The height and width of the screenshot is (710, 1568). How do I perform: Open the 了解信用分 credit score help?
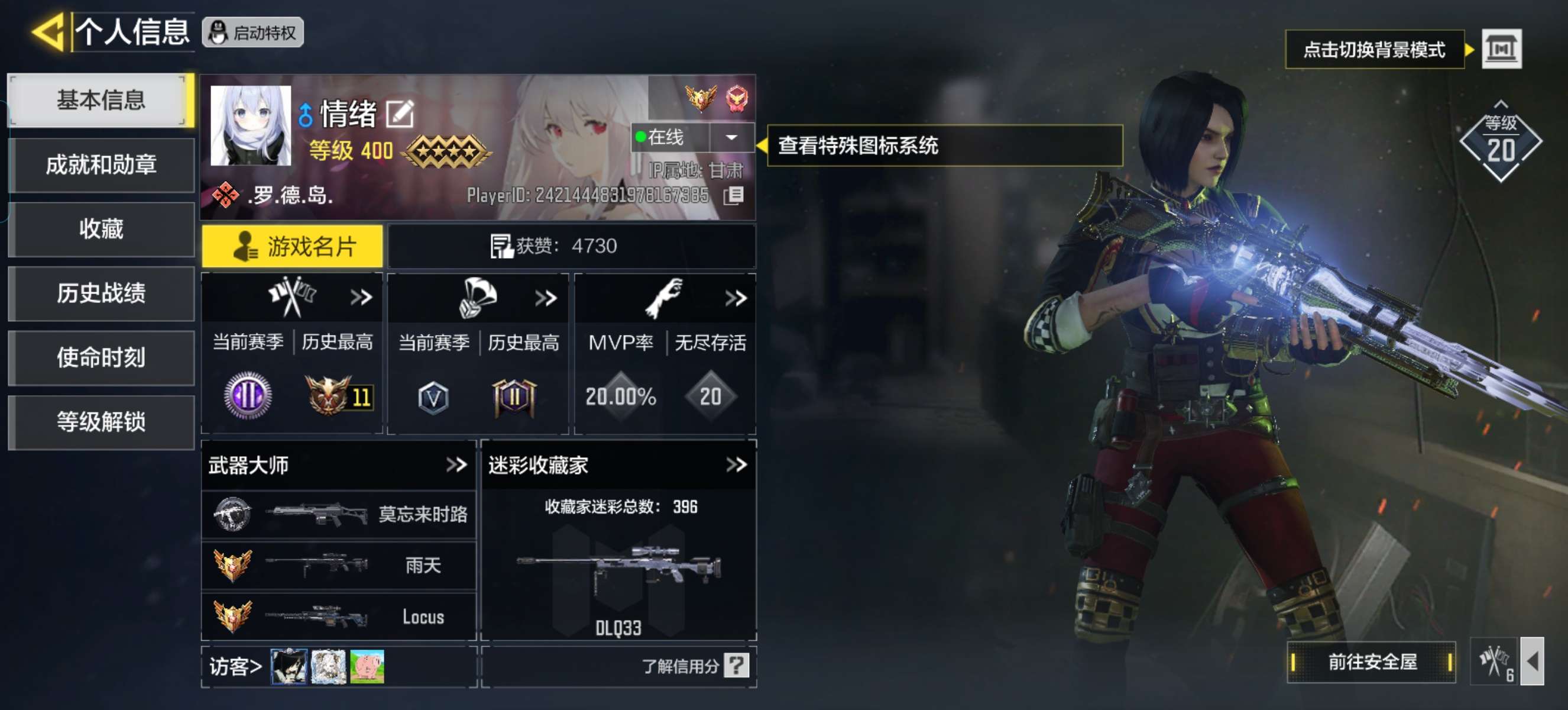(x=736, y=666)
